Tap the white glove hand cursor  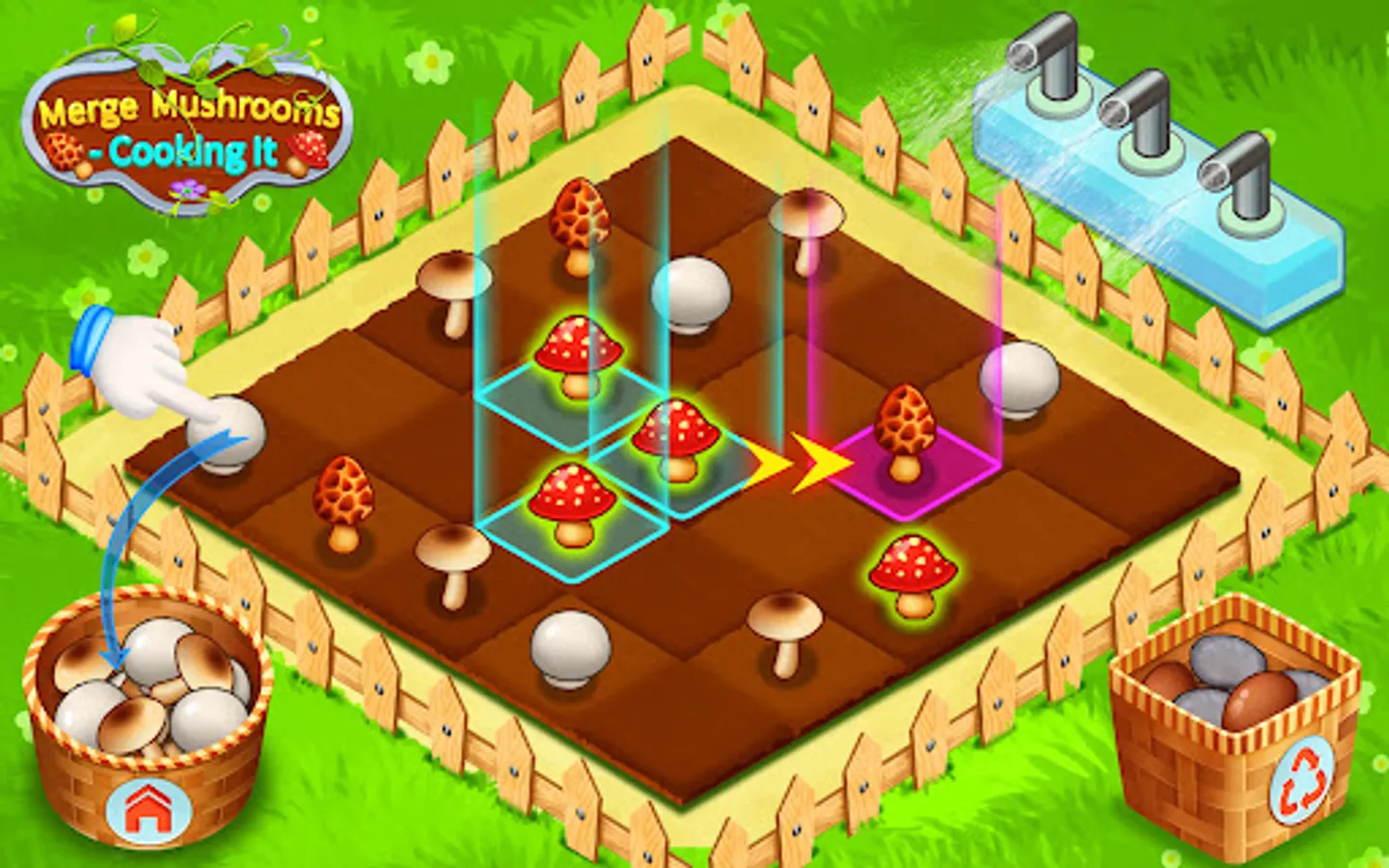click(x=135, y=366)
